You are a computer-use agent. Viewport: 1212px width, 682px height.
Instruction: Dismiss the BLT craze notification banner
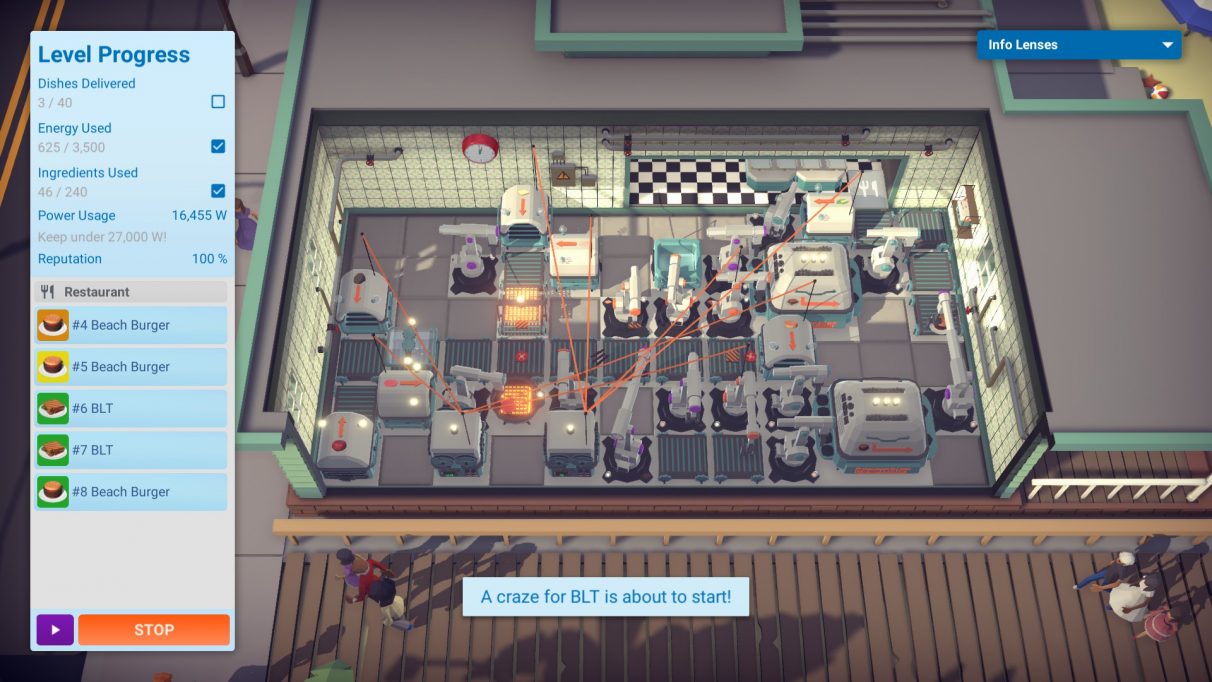click(605, 597)
